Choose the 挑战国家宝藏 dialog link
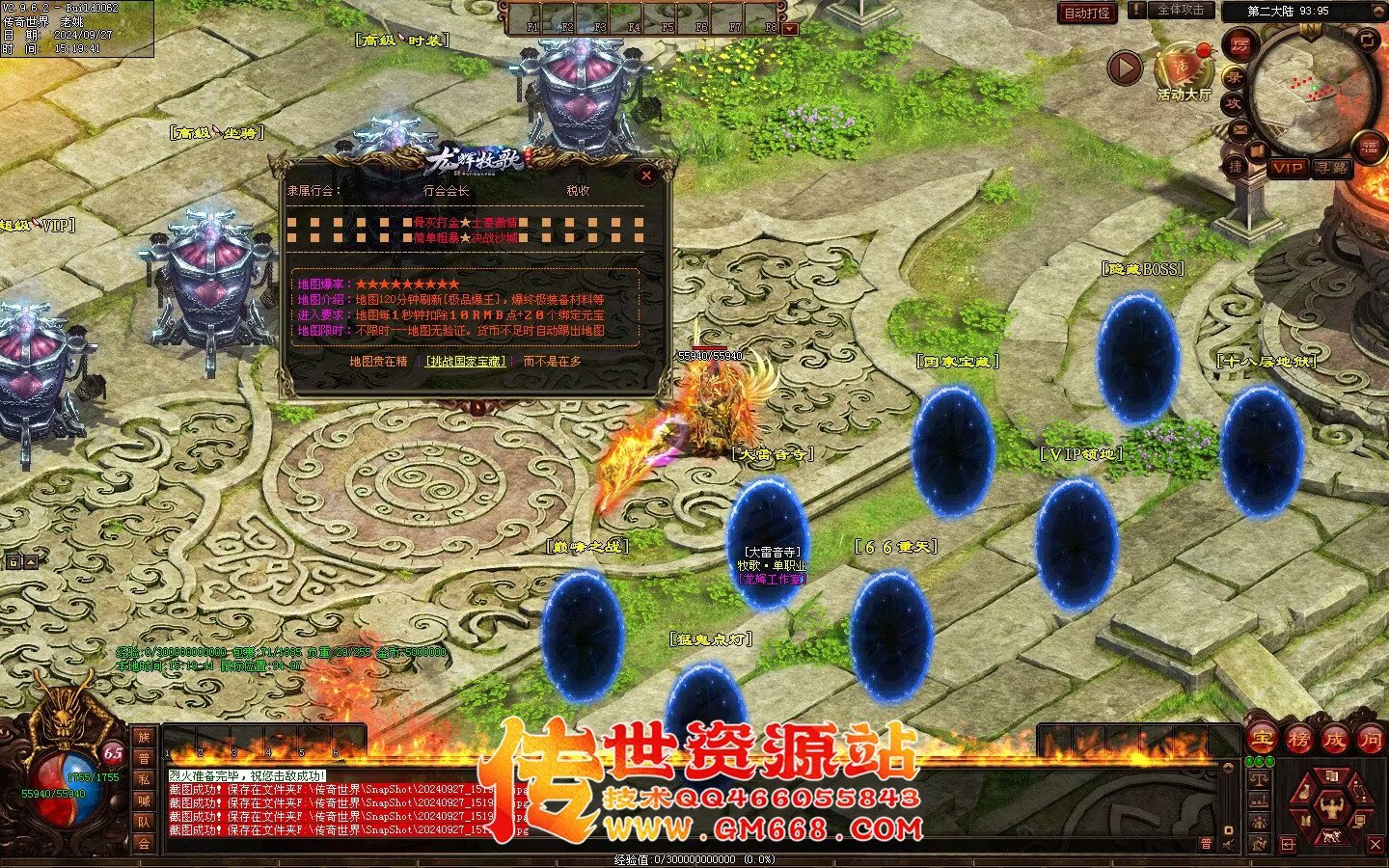This screenshot has height=868, width=1389. click(466, 362)
